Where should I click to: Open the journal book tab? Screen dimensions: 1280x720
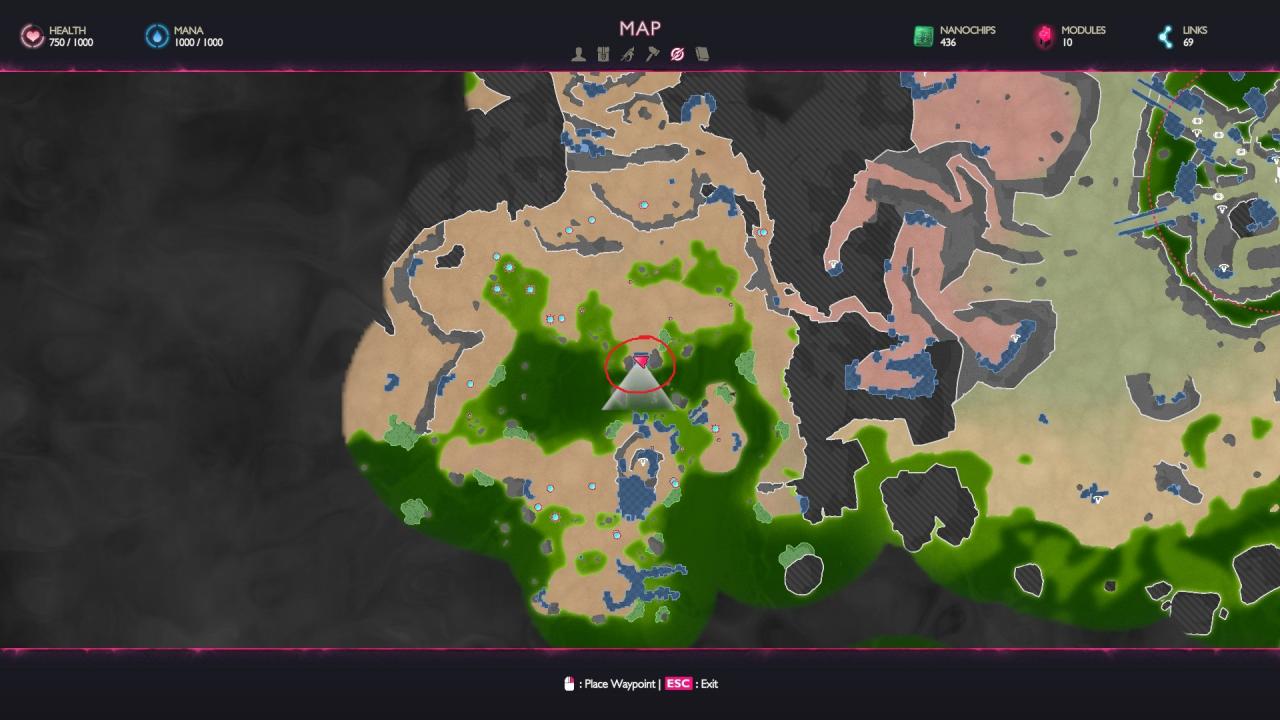pos(702,54)
